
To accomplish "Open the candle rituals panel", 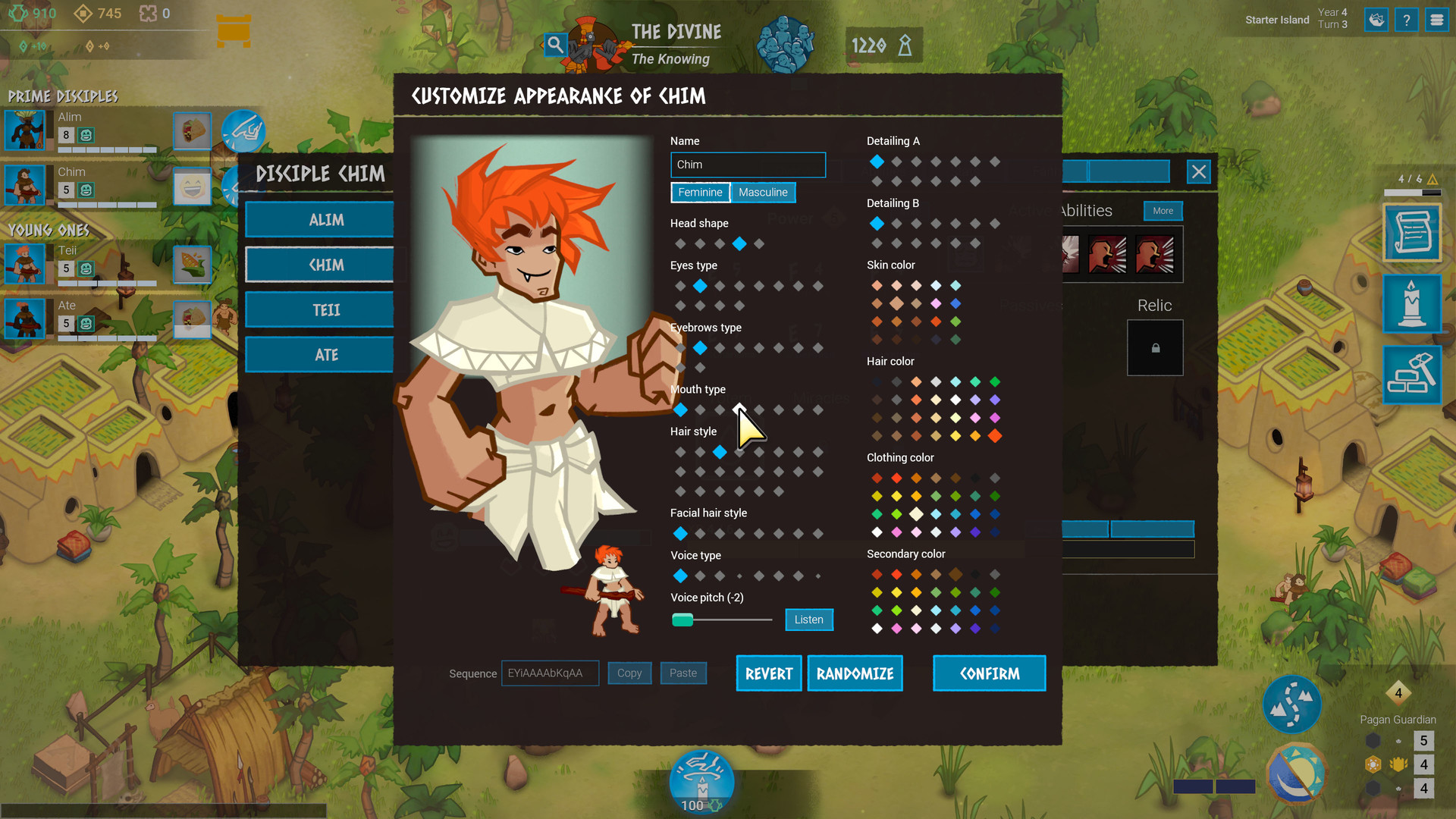I will pyautogui.click(x=1412, y=303).
